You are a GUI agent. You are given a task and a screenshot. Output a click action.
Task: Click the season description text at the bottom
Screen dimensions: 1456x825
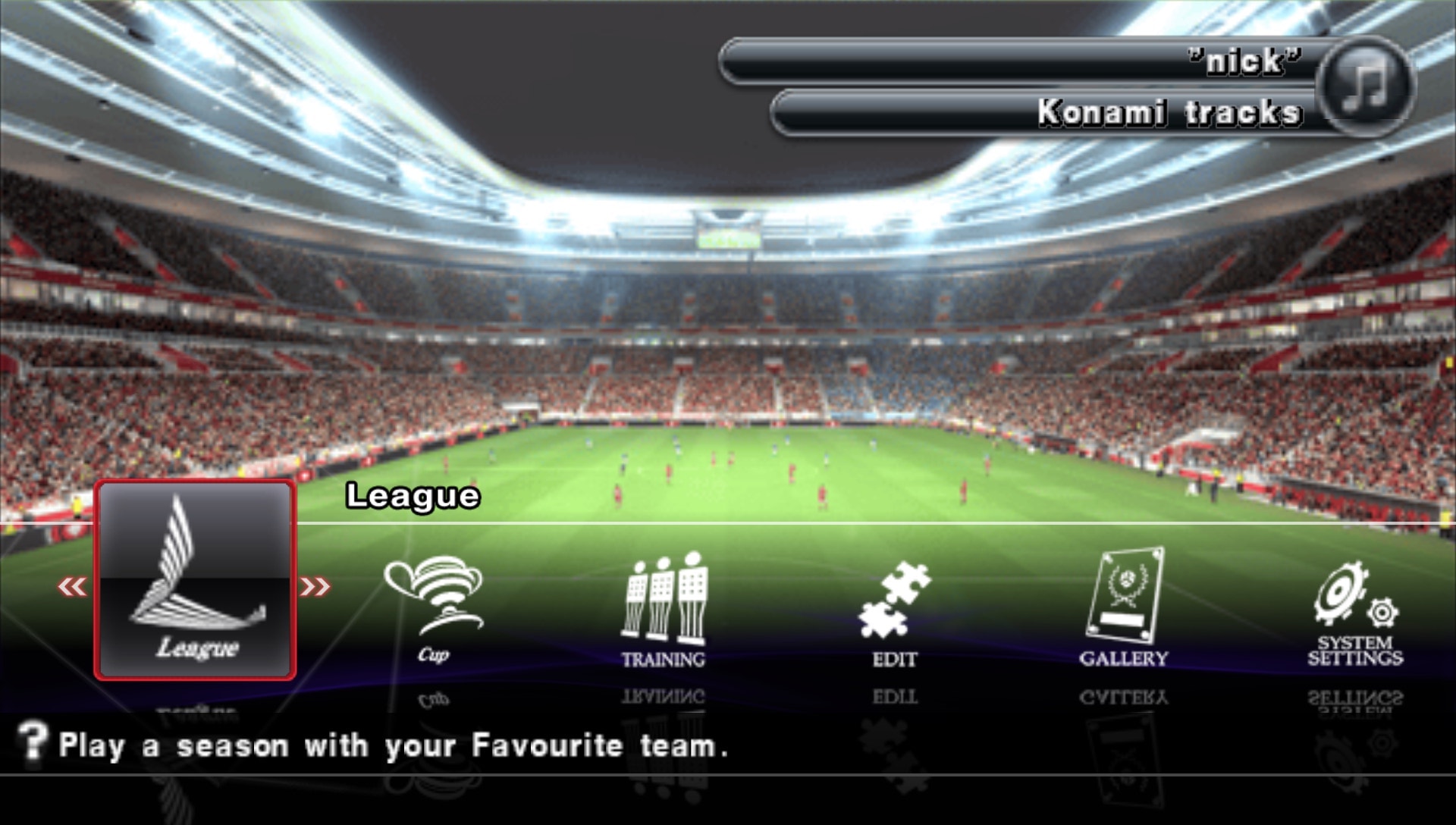click(x=394, y=745)
